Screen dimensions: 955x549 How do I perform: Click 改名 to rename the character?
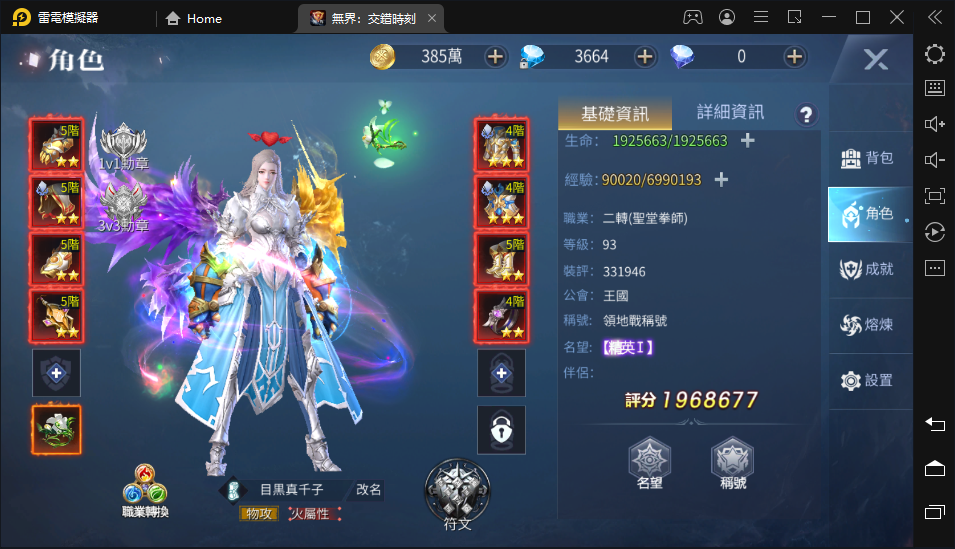point(368,490)
